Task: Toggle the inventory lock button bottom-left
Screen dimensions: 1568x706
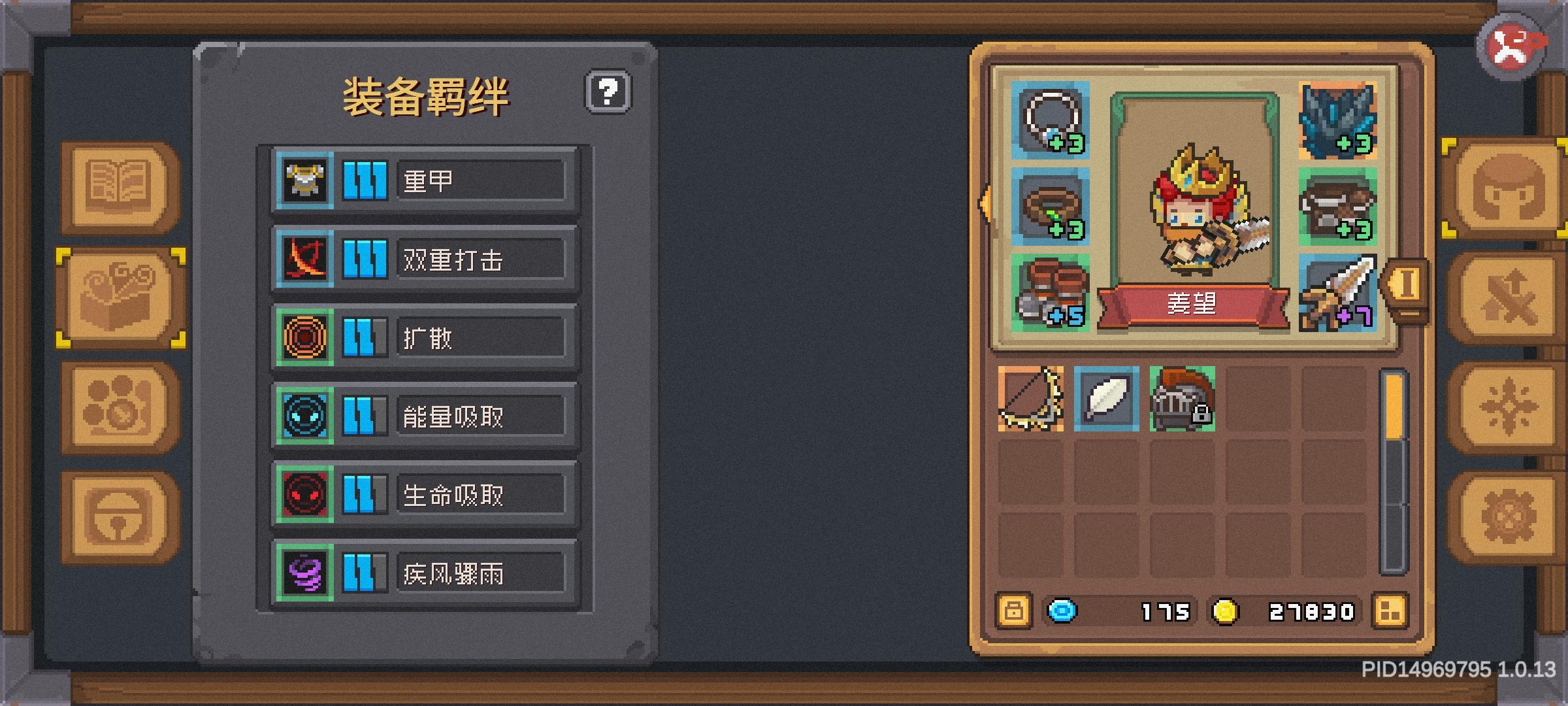Action: point(1013,611)
